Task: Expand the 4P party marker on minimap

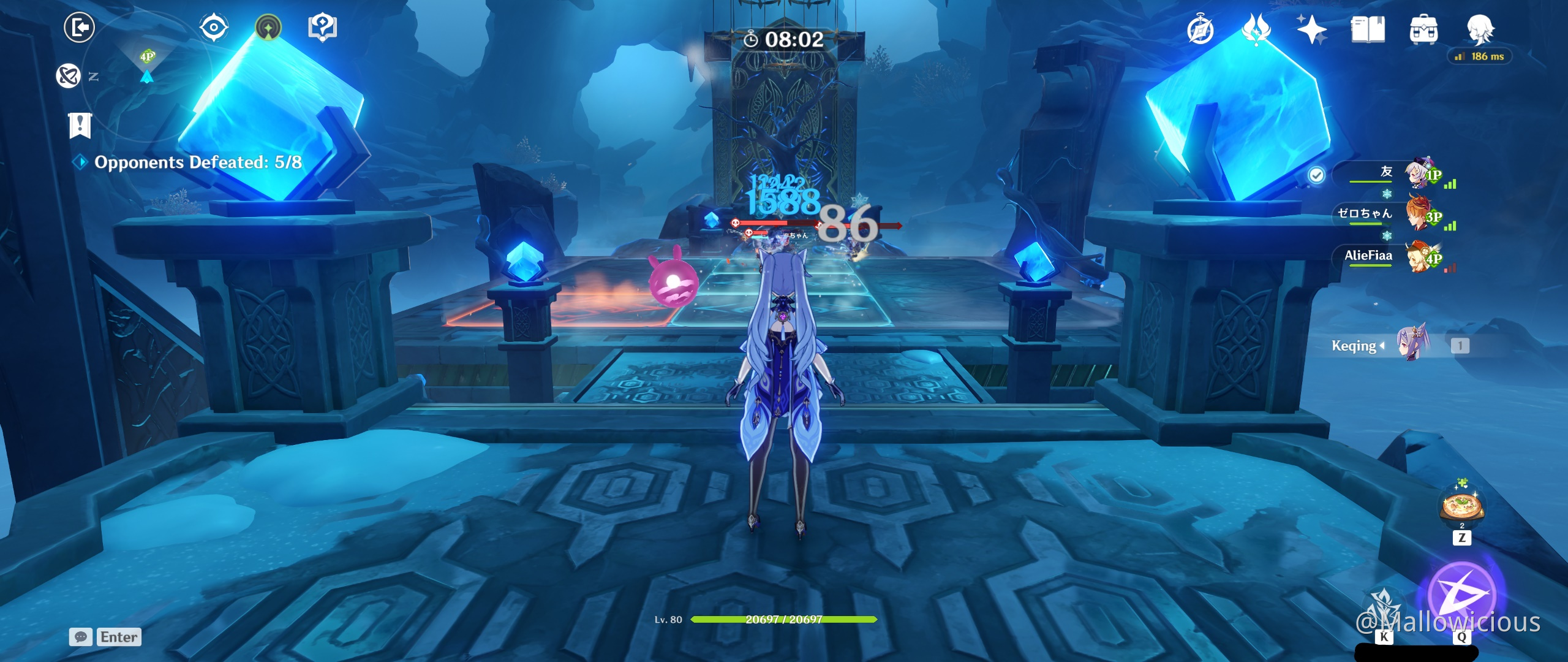Action: pyautogui.click(x=147, y=55)
